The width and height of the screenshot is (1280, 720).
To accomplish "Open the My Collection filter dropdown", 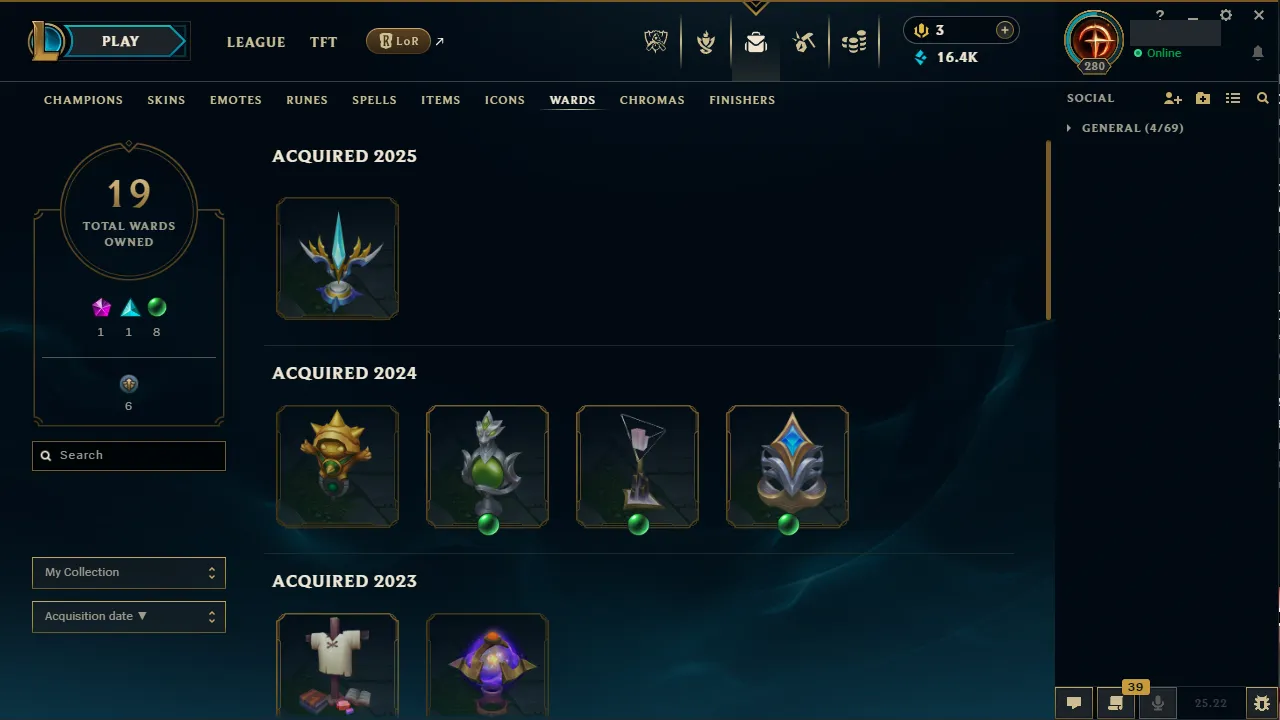I will (128, 572).
